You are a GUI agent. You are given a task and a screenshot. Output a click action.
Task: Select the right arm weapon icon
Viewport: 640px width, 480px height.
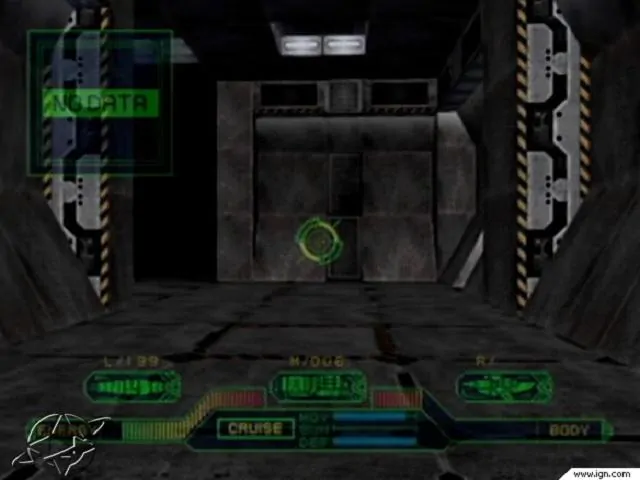(x=503, y=386)
